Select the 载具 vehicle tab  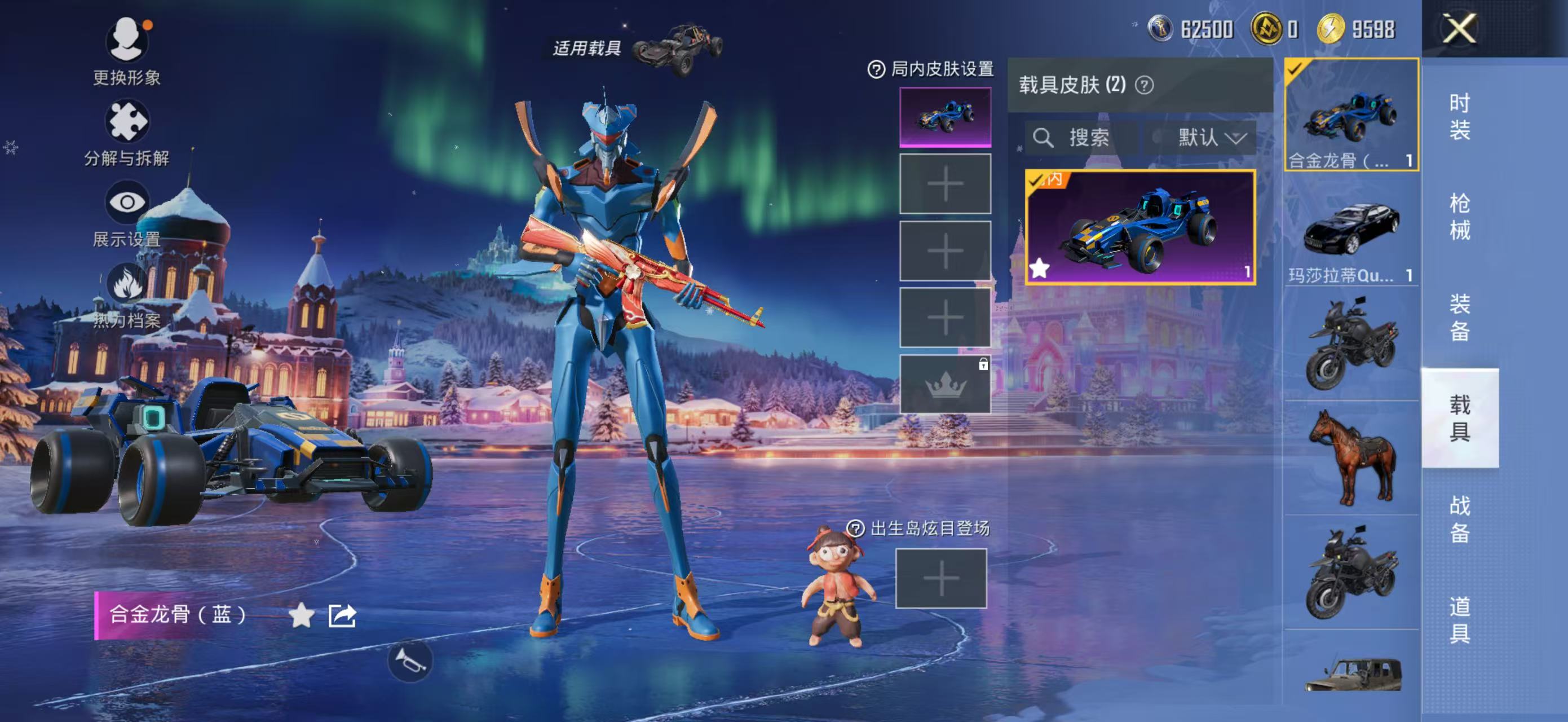click(x=1460, y=418)
